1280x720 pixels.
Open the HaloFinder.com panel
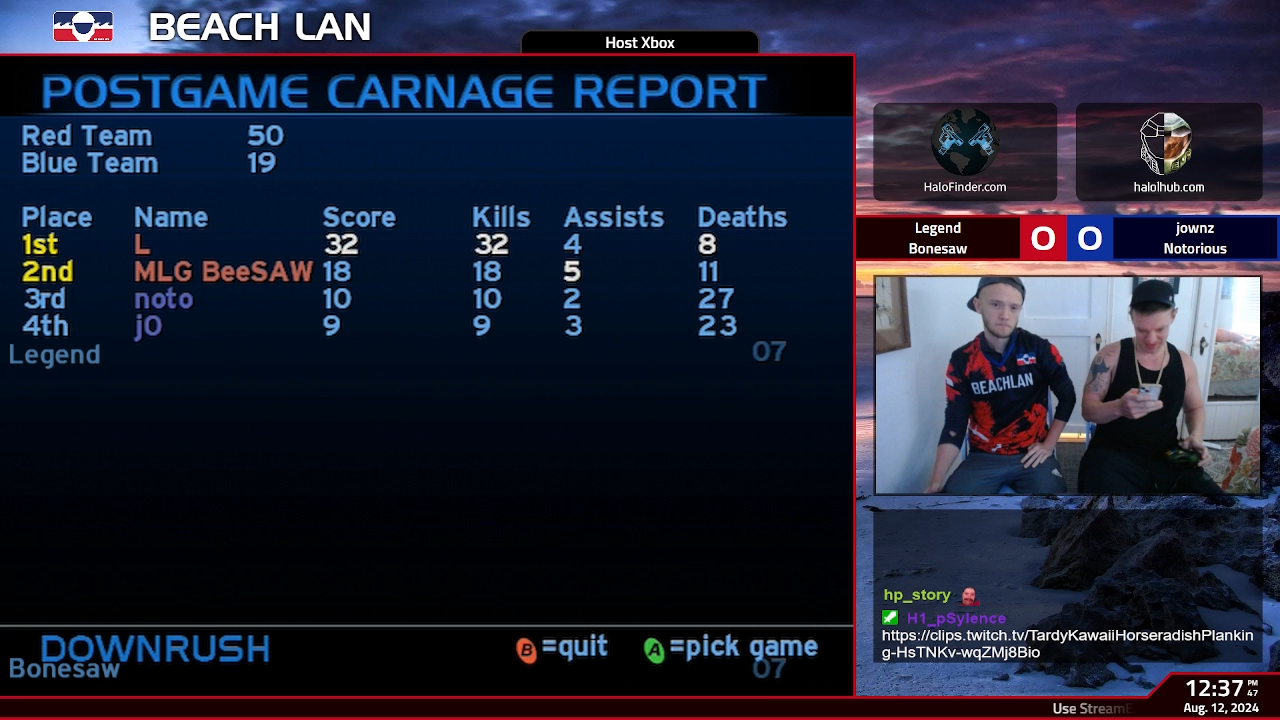pos(964,152)
